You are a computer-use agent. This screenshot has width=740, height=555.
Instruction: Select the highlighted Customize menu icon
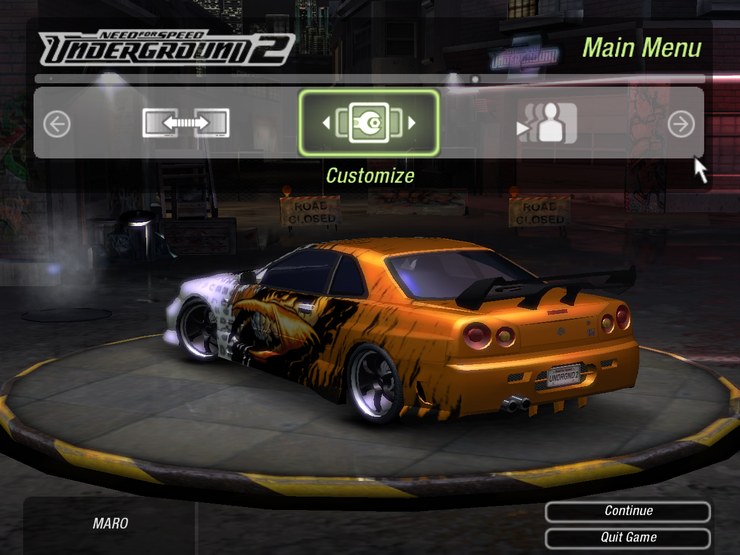click(x=369, y=123)
